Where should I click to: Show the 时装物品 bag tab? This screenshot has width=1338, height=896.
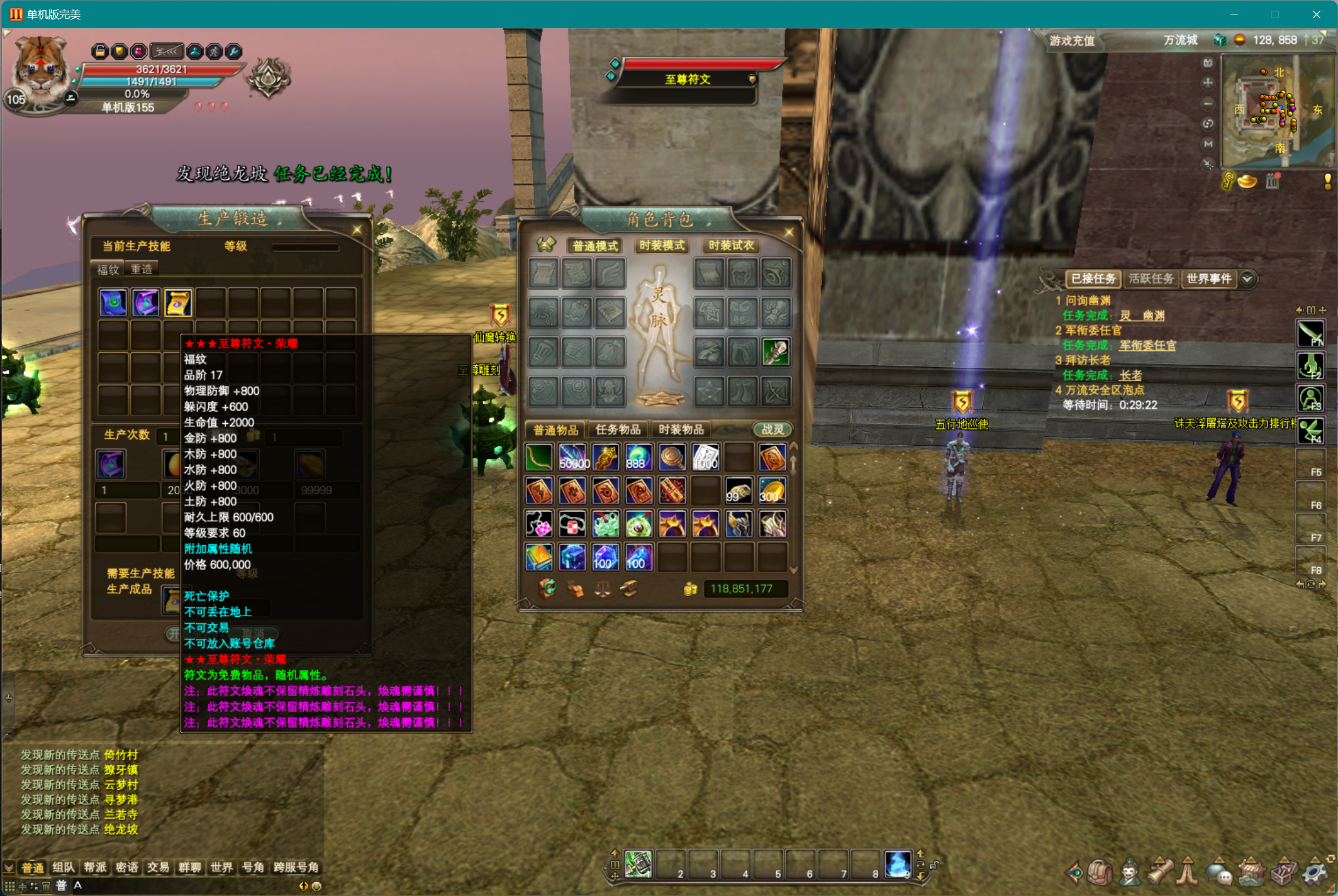[681, 429]
